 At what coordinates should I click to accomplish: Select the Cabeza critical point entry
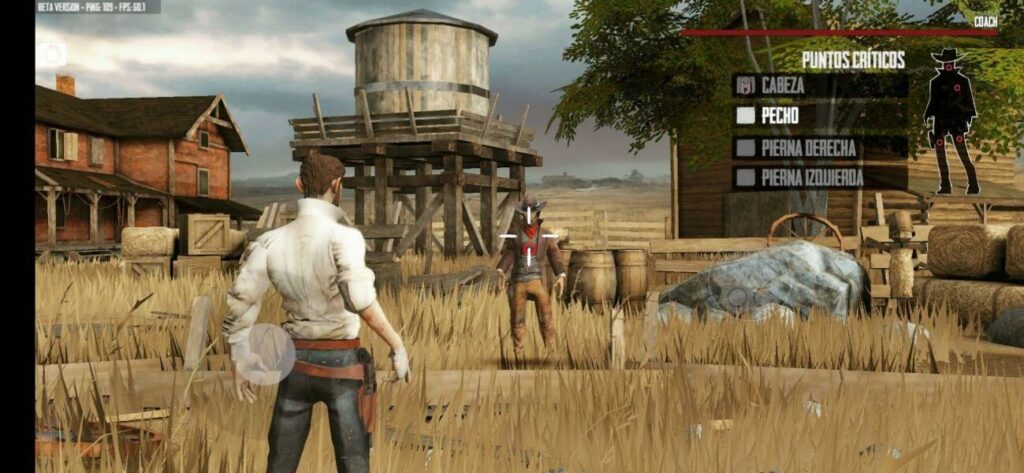pos(820,86)
